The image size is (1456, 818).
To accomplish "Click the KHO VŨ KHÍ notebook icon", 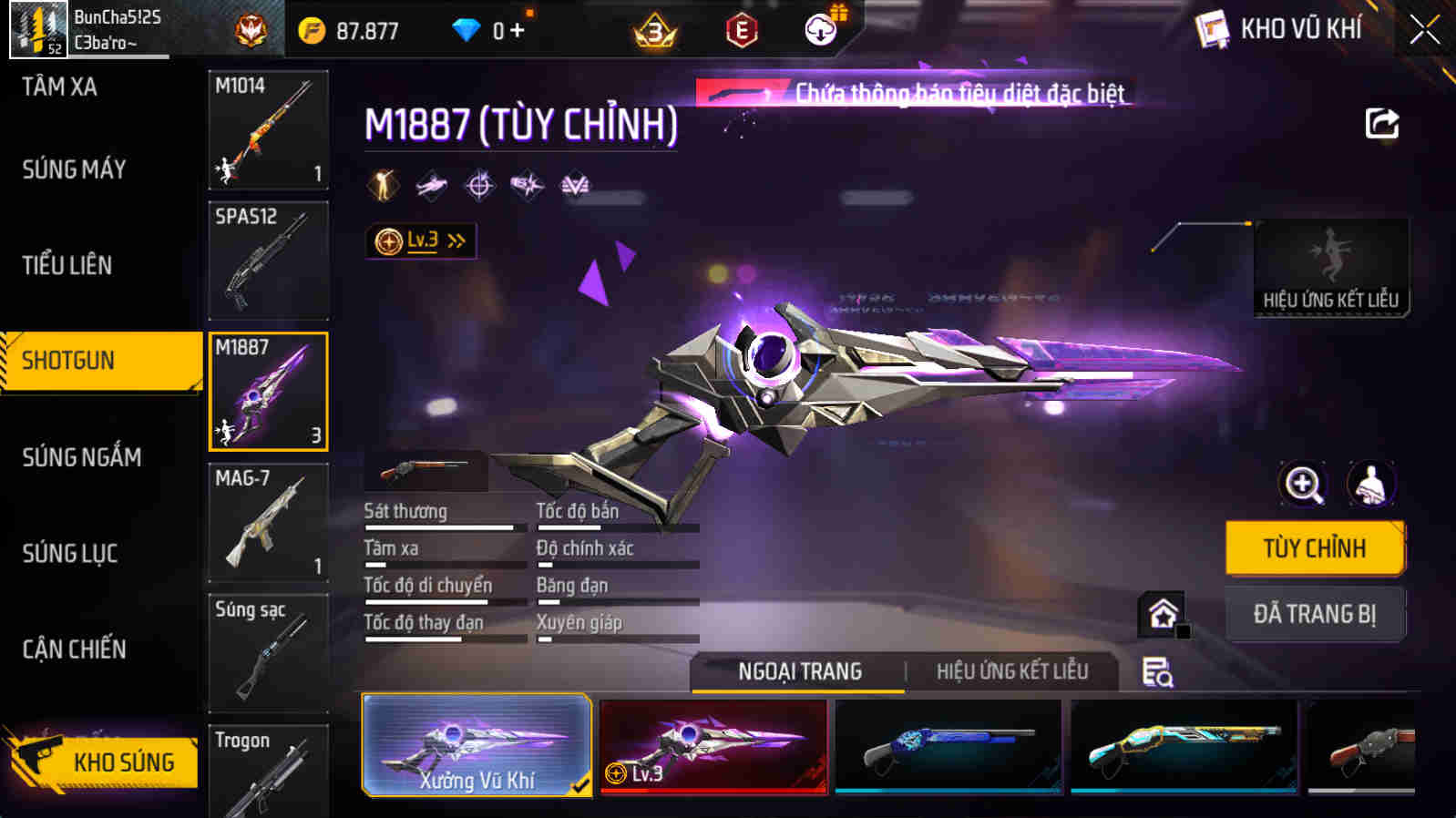I will coord(1212,28).
